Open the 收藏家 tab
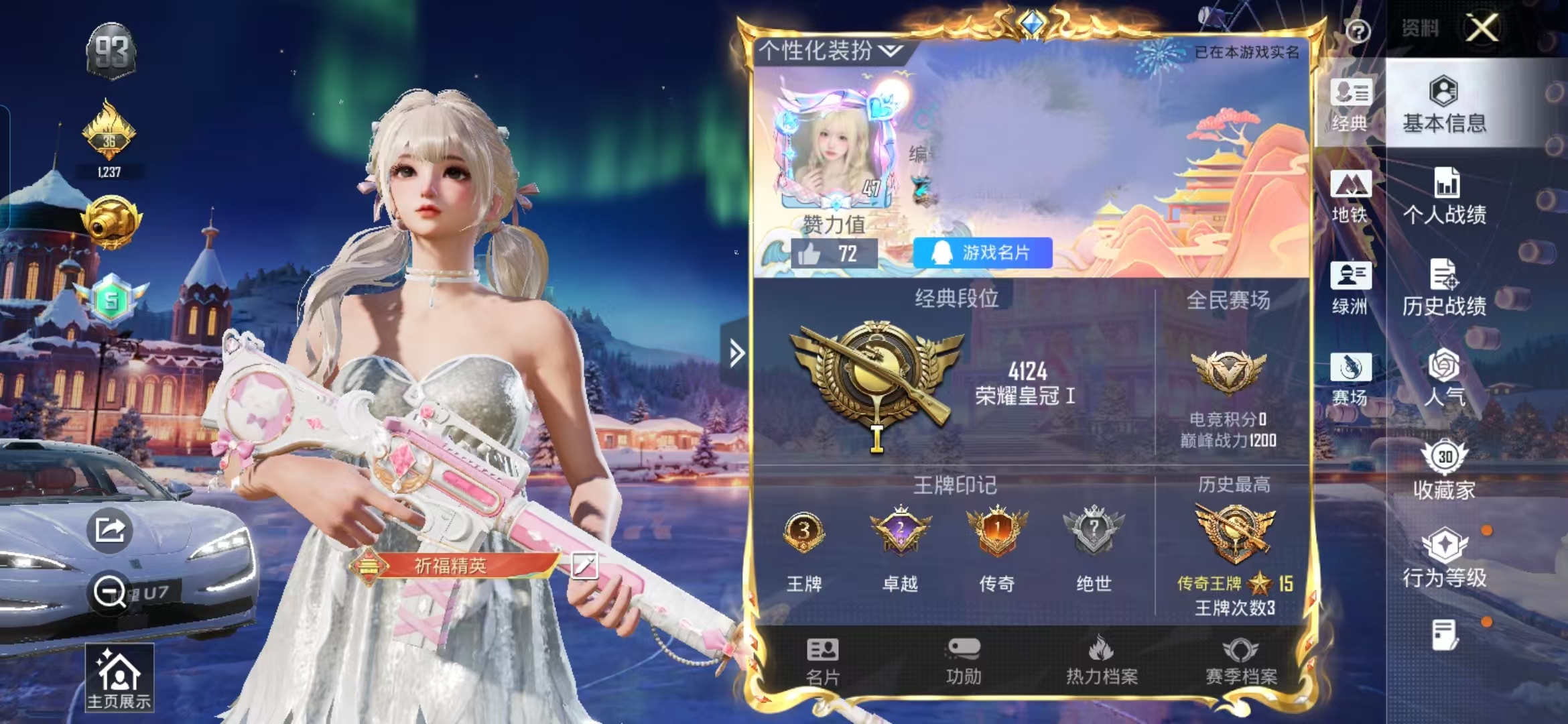Viewport: 1568px width, 724px height. point(1444,471)
